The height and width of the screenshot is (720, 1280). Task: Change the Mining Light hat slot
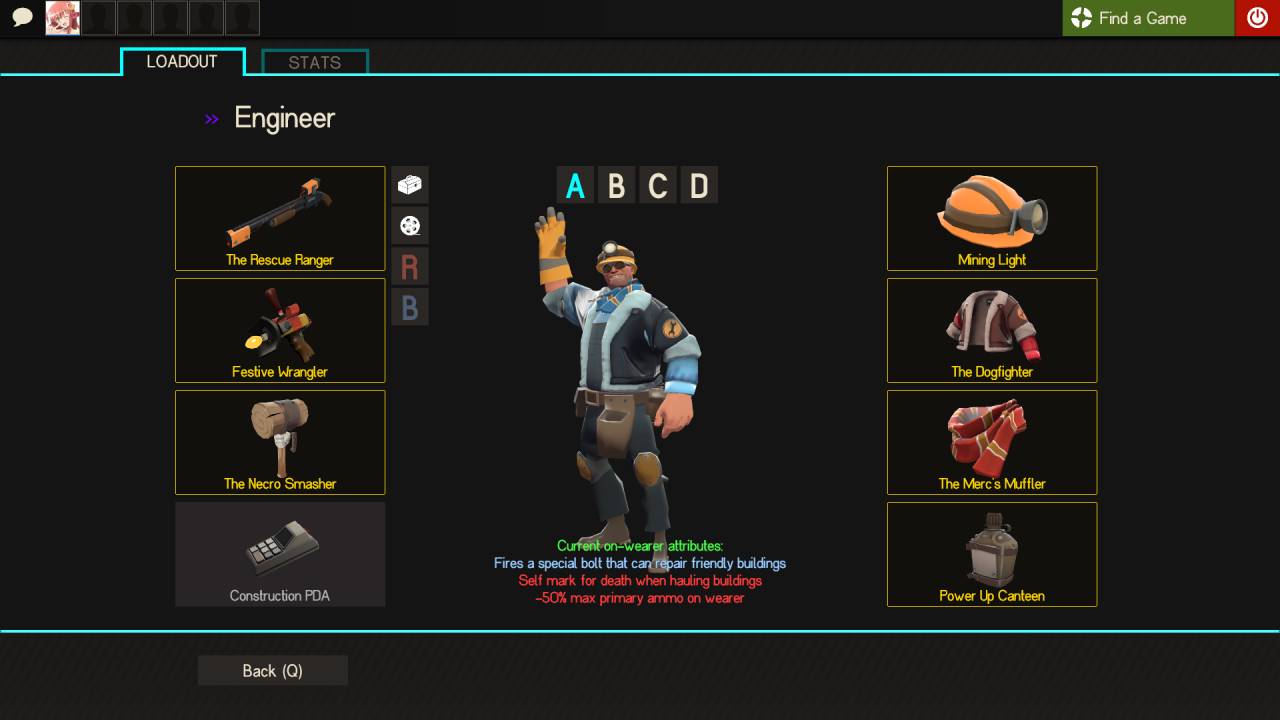coord(992,218)
